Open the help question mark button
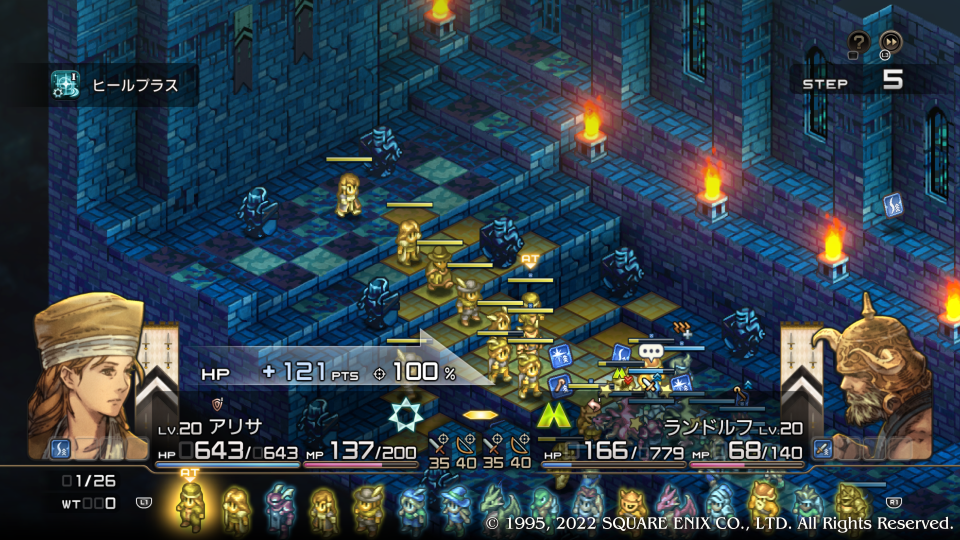Viewport: 960px width, 540px height. click(858, 41)
